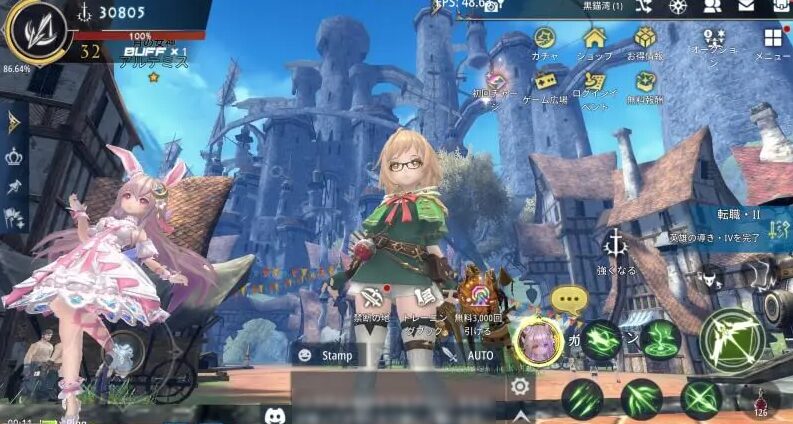Toggle AUTO battle mode
Image resolution: width=793 pixels, height=424 pixels.
click(x=471, y=354)
